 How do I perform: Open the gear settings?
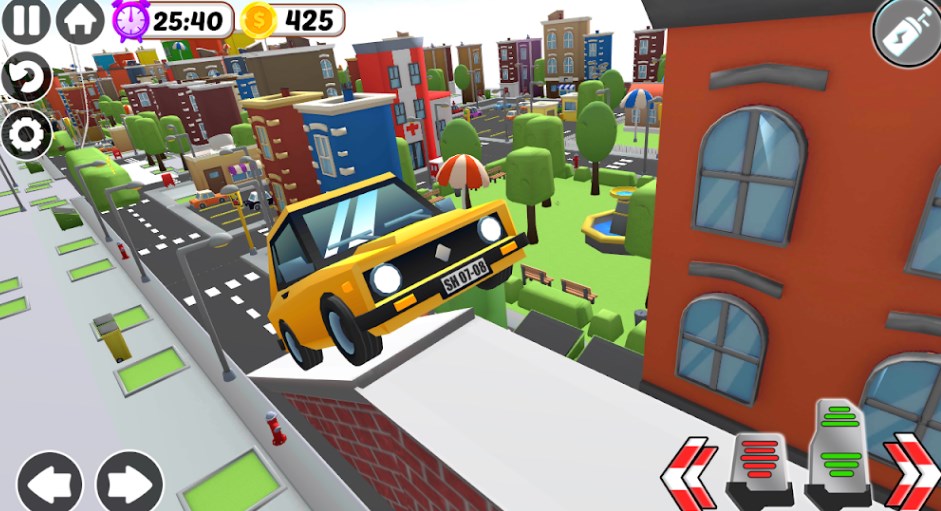coord(25,133)
